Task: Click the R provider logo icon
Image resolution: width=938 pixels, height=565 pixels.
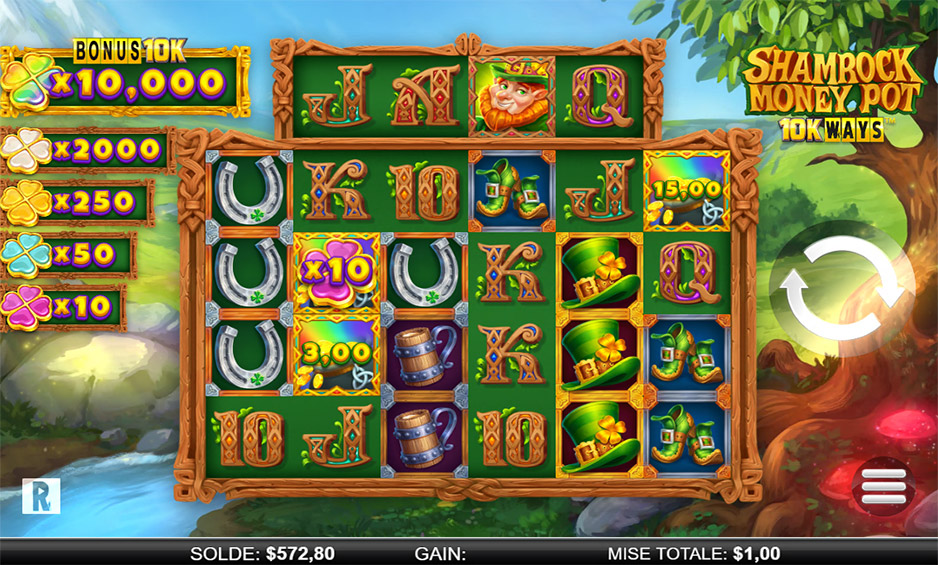Action: pos(40,497)
